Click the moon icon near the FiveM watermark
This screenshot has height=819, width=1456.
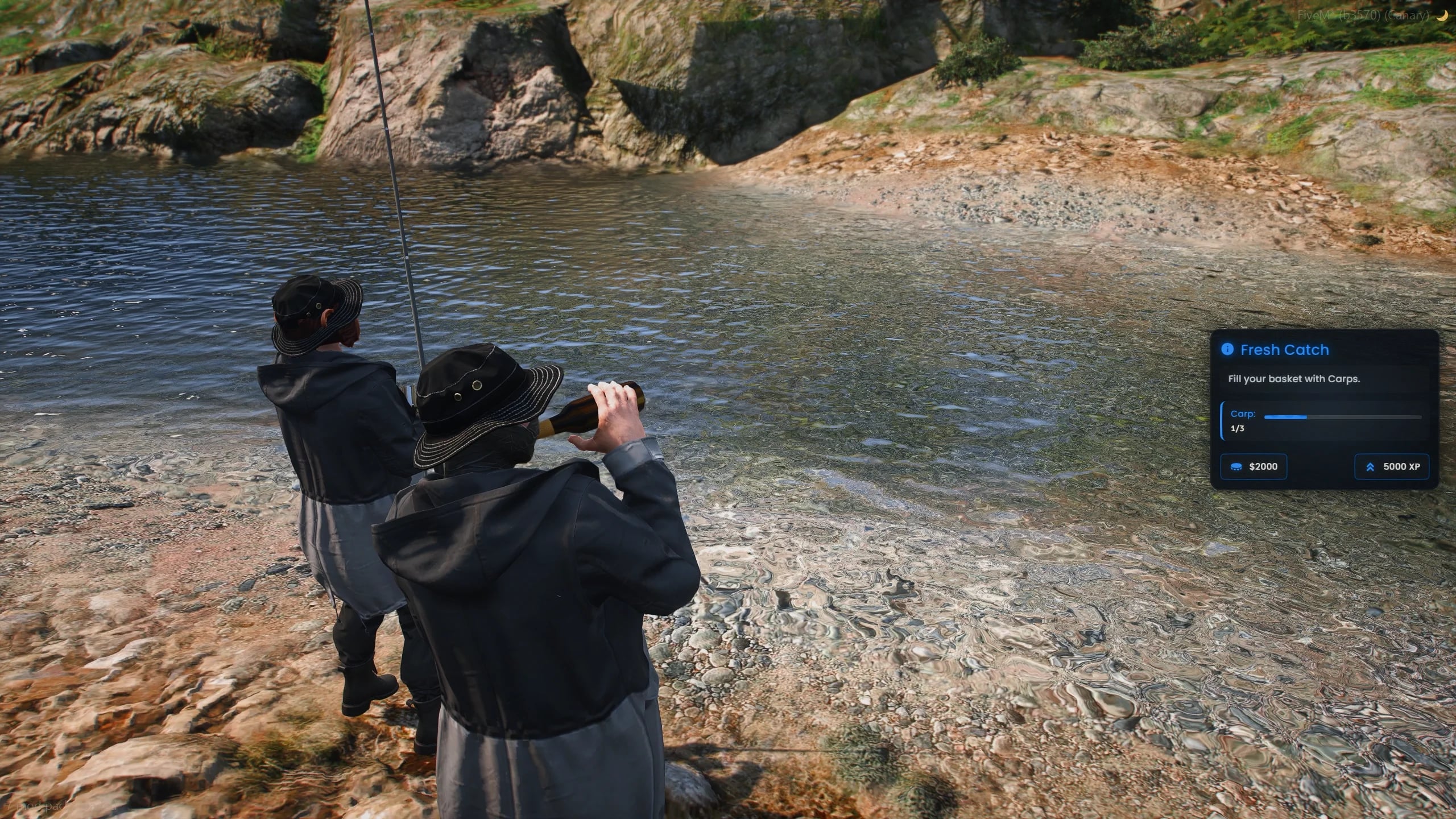click(1444, 15)
